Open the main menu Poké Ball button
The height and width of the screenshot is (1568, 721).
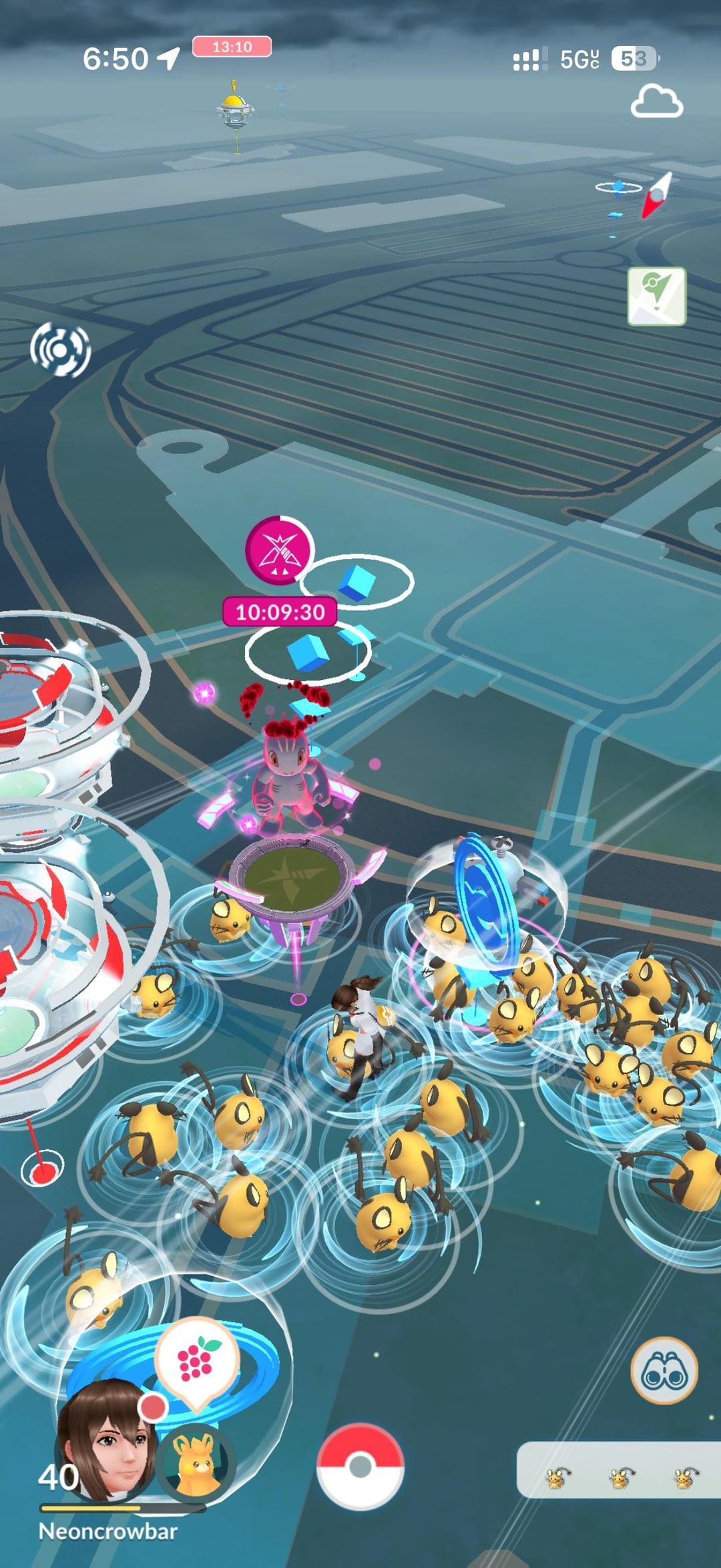click(360, 1466)
